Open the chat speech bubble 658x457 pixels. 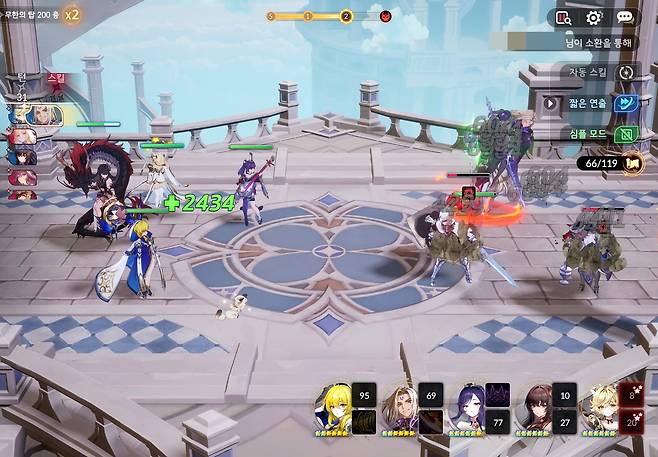[x=625, y=17]
